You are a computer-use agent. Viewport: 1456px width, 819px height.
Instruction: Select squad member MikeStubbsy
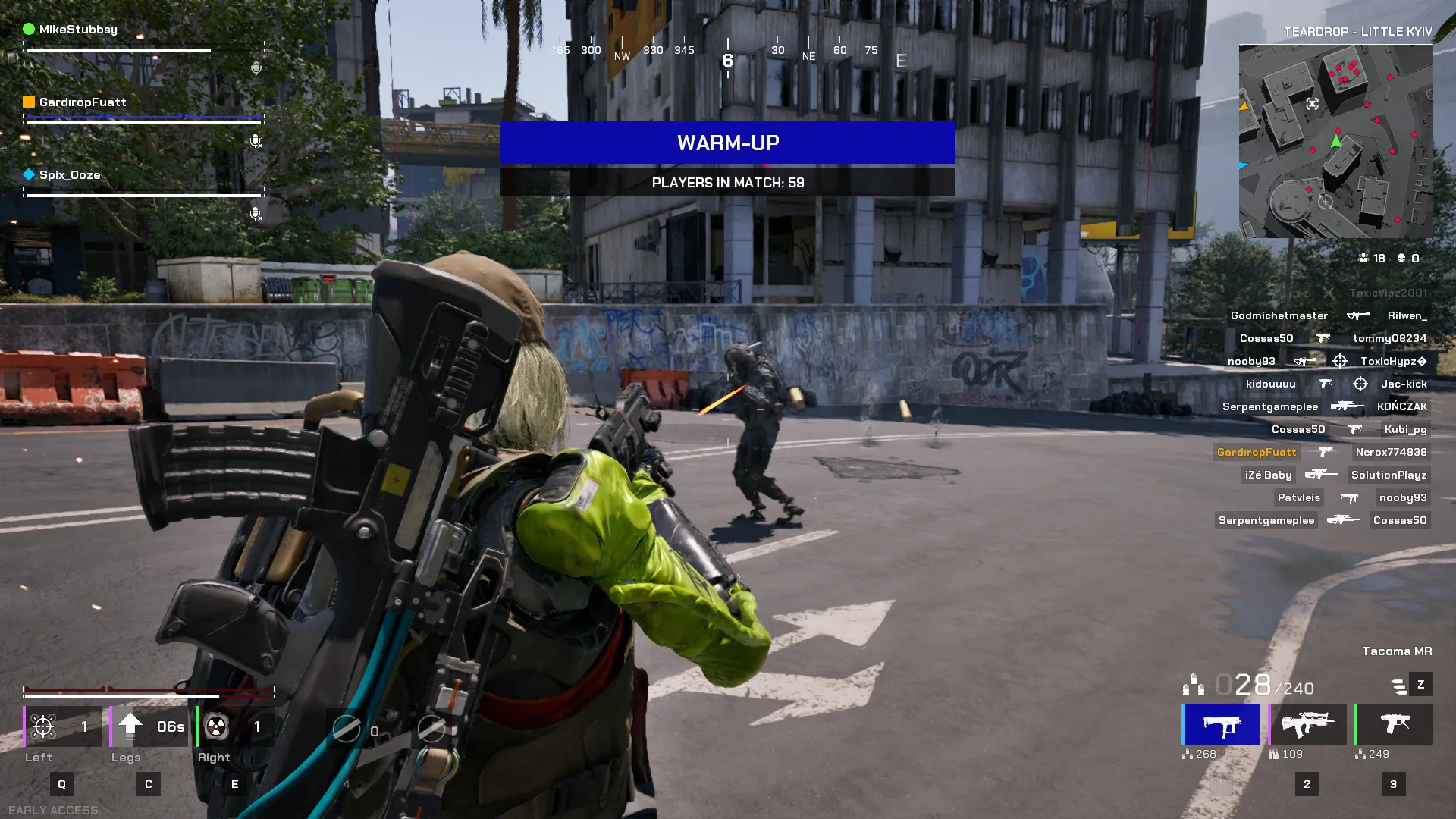78,30
